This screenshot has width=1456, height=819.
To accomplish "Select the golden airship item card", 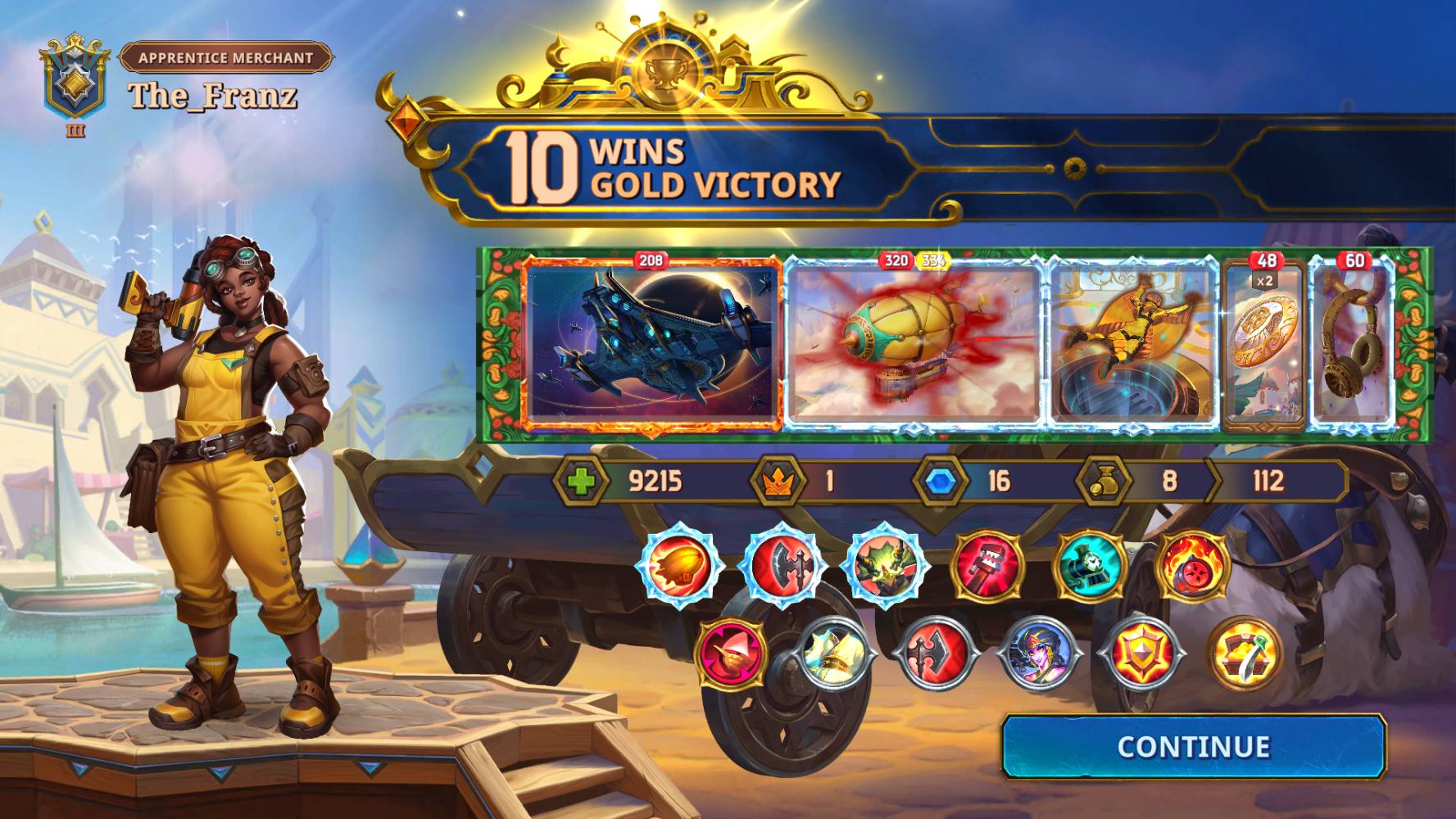I will (913, 344).
